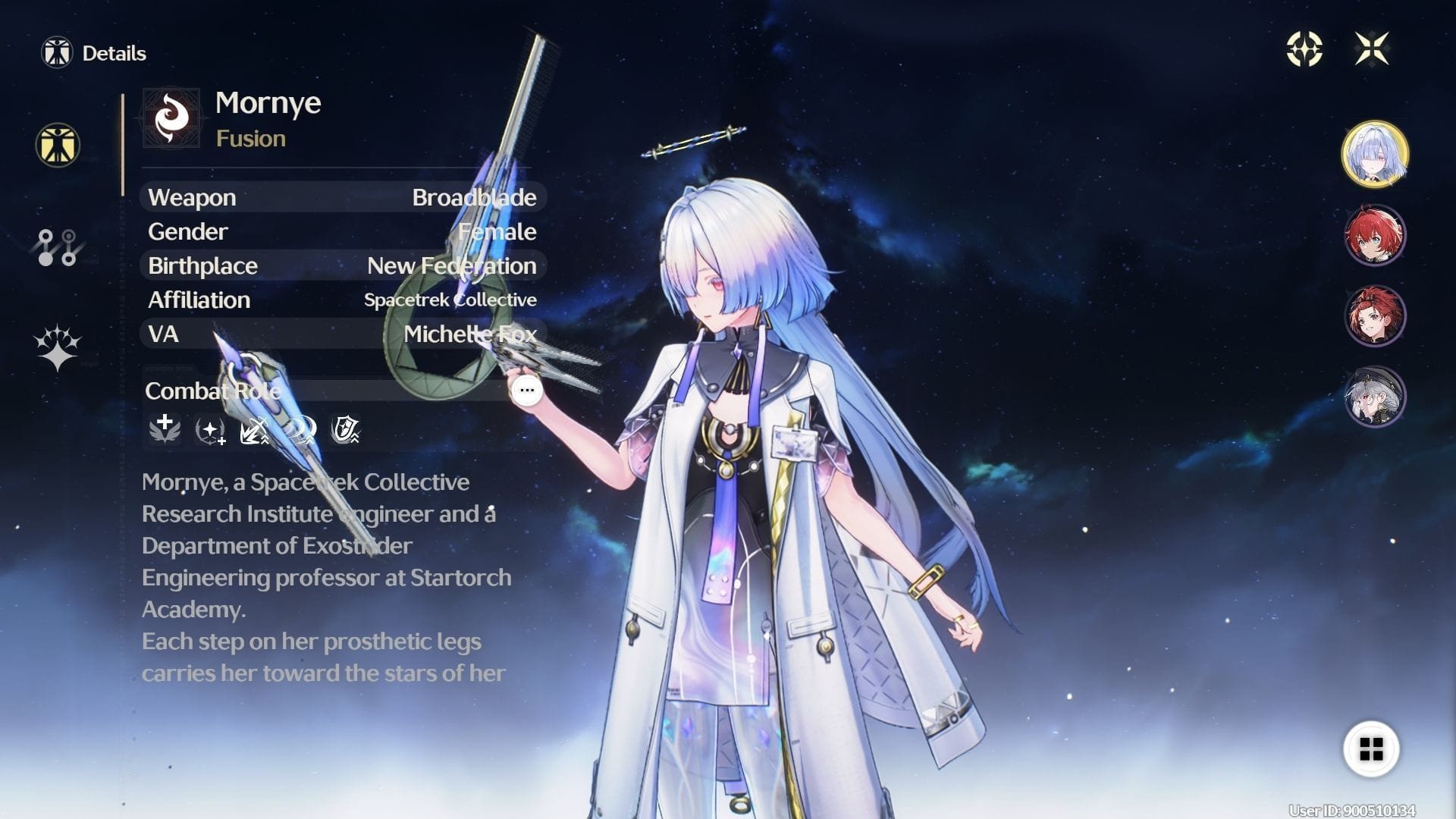This screenshot has height=819, width=1456.
Task: Switch to the connected nodes tab
Action: [x=57, y=247]
